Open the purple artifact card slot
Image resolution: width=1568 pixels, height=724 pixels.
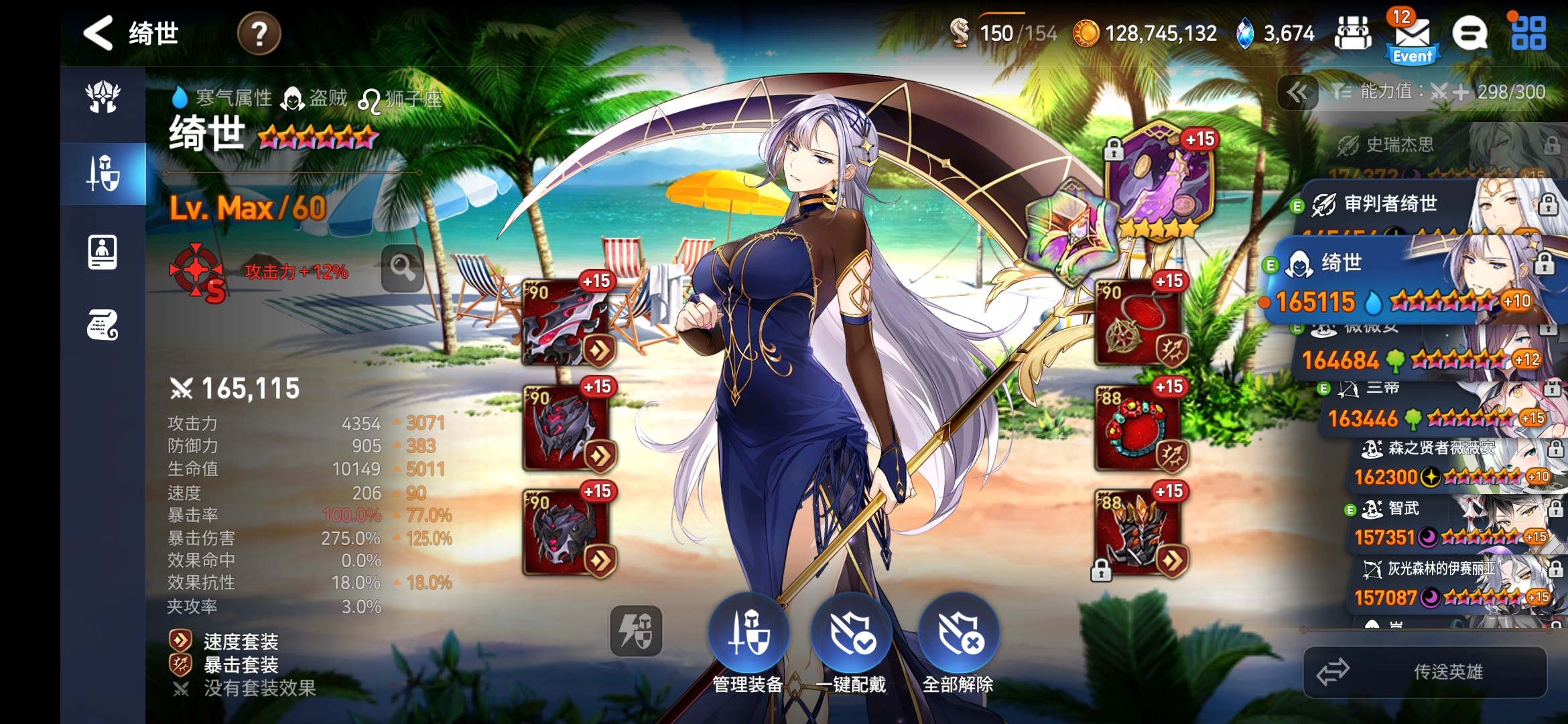coord(1158,180)
